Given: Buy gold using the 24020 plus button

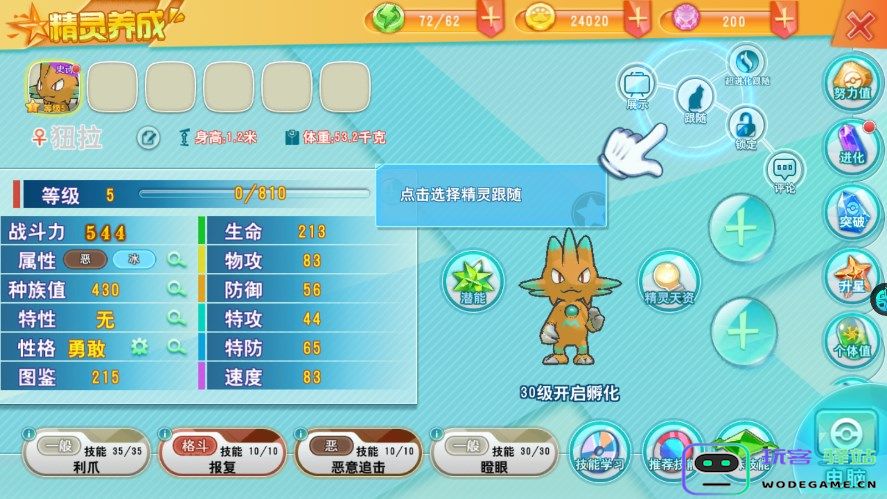Looking at the screenshot, I should [x=637, y=18].
